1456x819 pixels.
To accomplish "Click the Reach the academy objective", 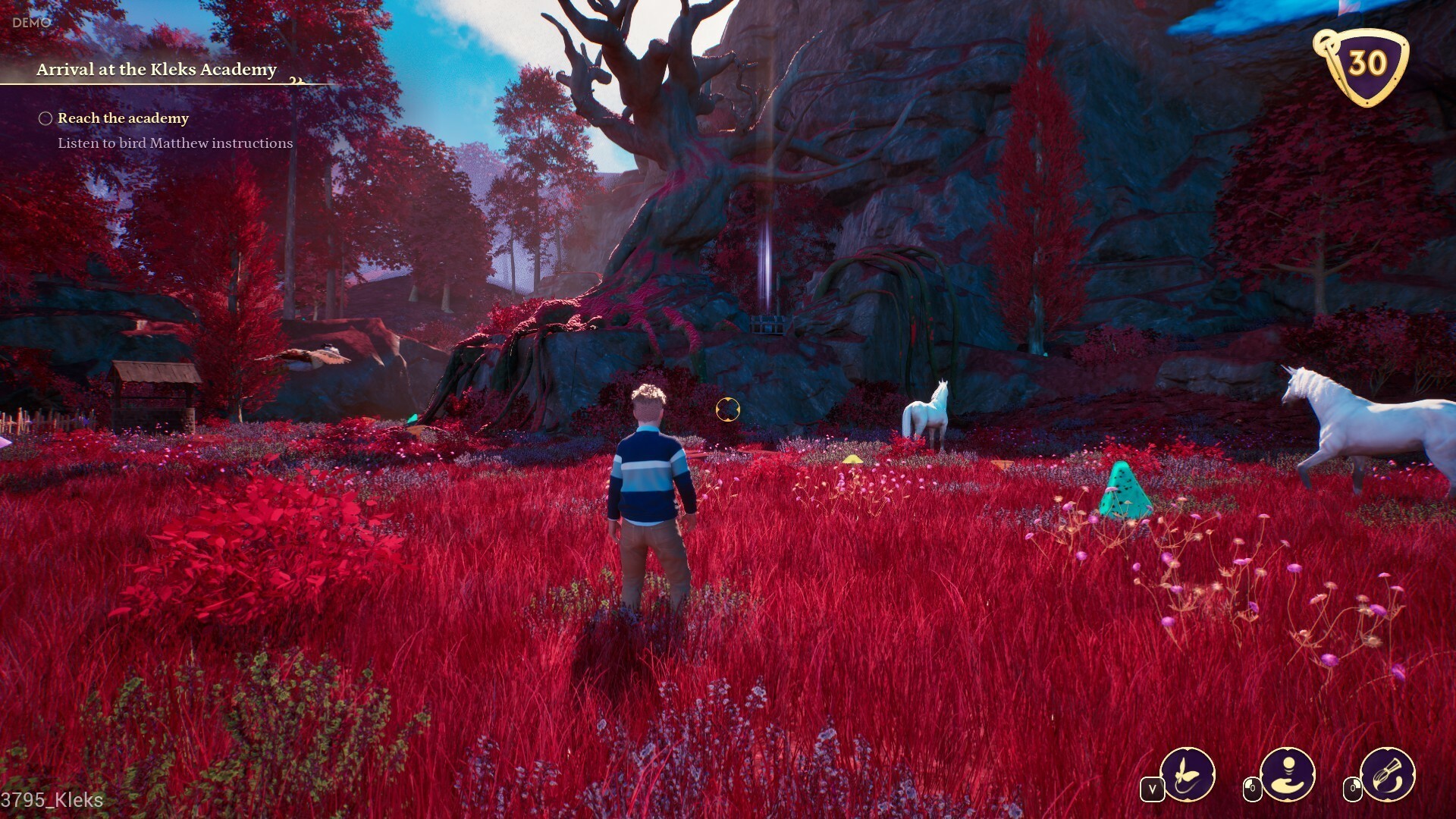I will (x=123, y=118).
